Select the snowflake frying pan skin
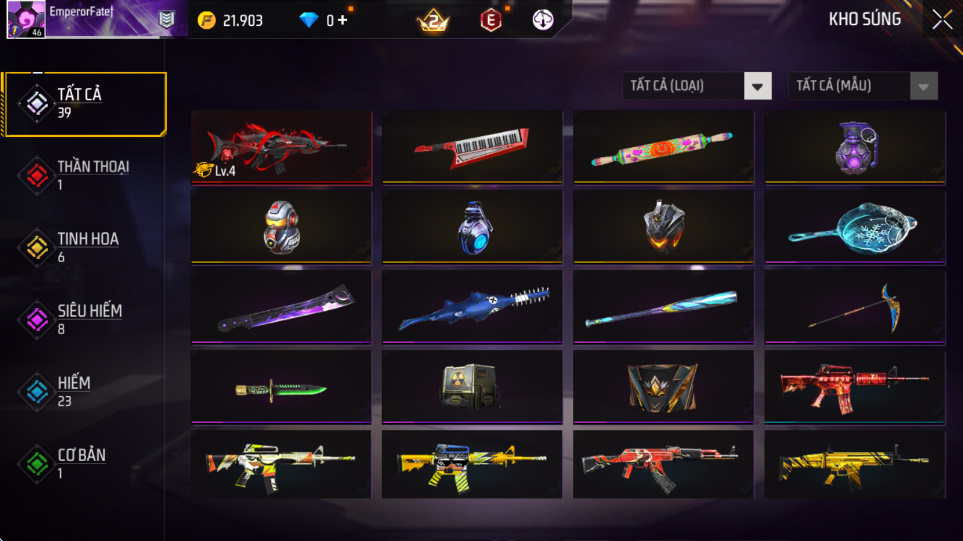Viewport: 963px width, 541px height. 854,227
